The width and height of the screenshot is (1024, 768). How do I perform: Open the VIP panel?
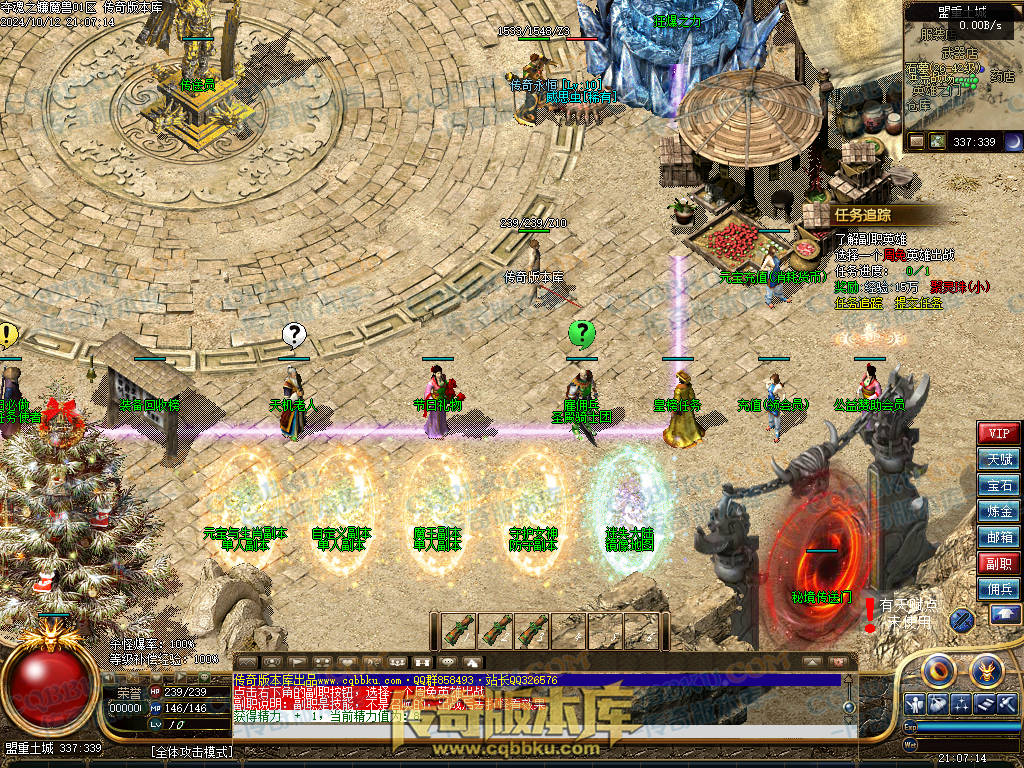(x=998, y=433)
